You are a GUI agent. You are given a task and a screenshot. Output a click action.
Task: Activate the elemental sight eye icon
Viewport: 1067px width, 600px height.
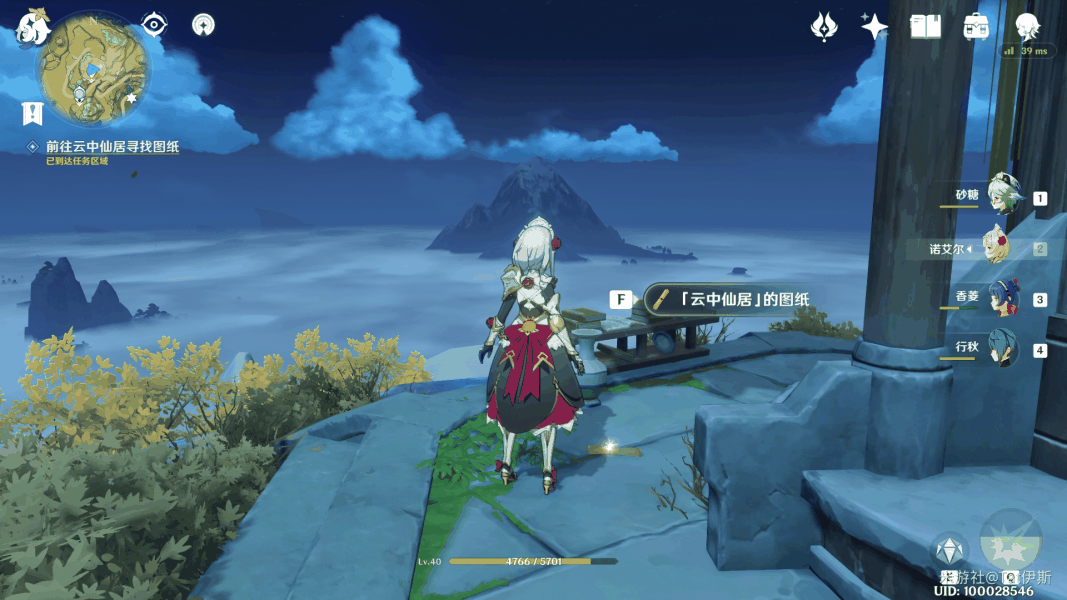(154, 24)
